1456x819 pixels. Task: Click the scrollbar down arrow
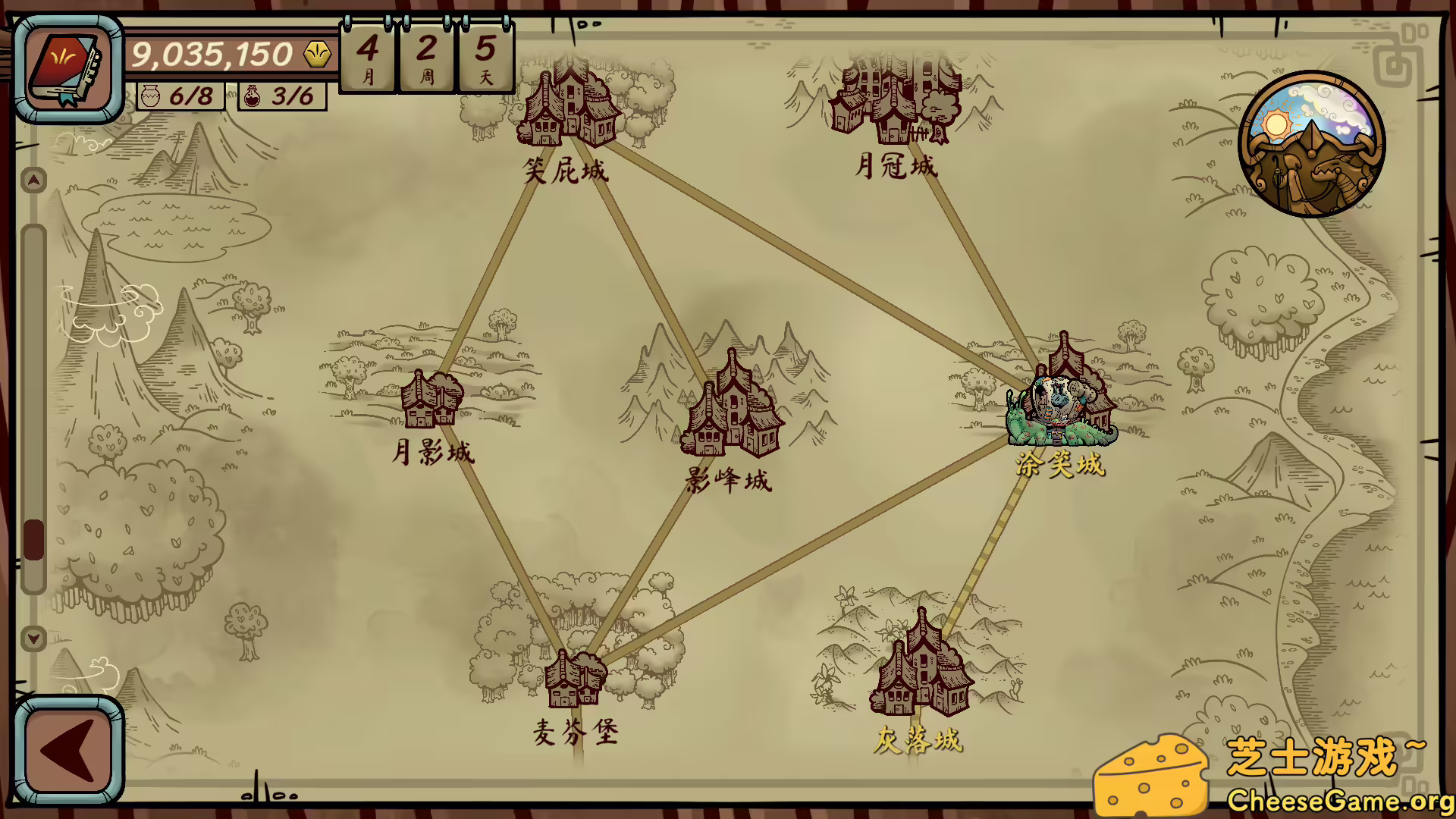click(x=32, y=639)
